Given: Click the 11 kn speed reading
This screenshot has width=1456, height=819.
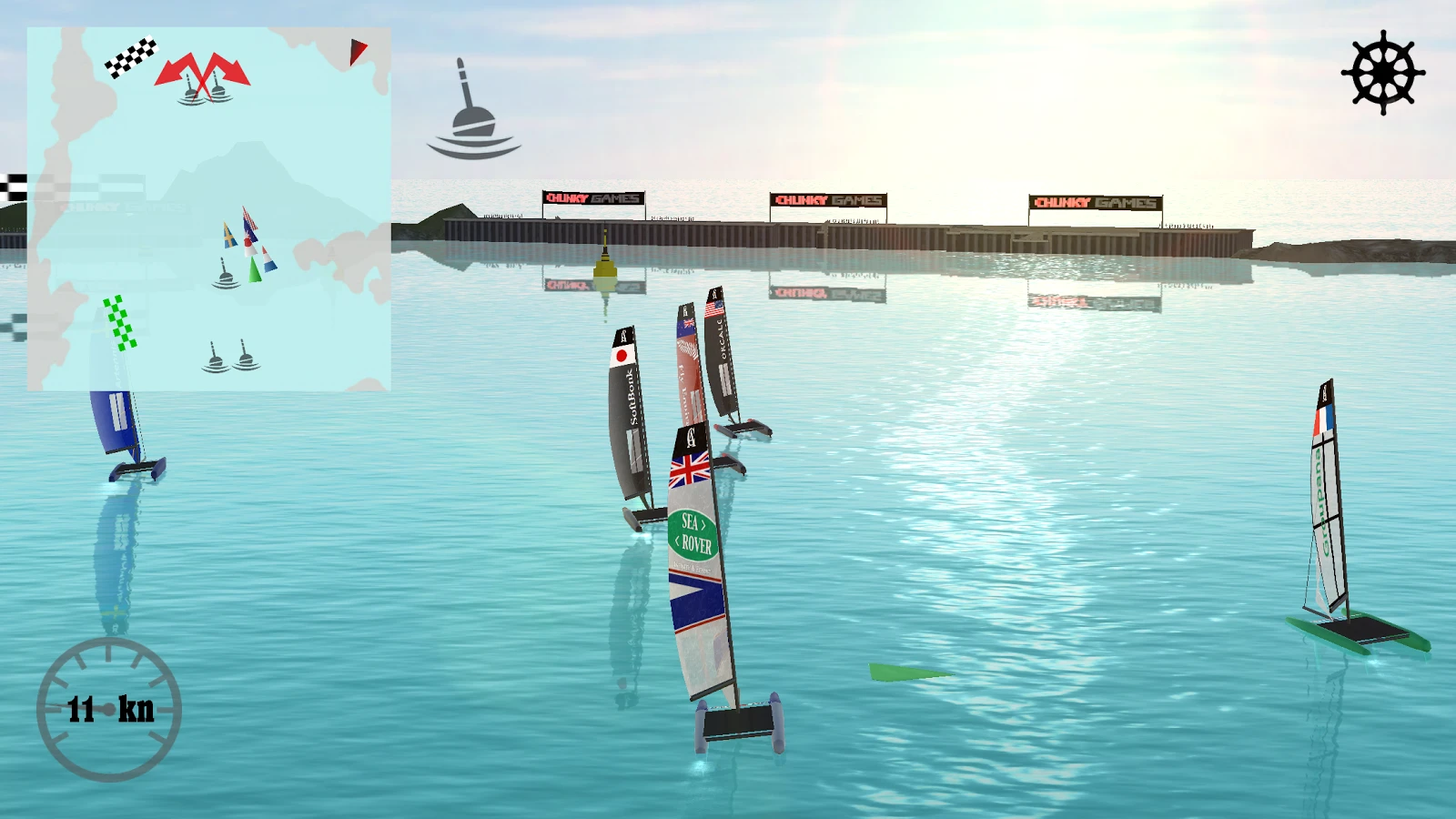Looking at the screenshot, I should 109,708.
